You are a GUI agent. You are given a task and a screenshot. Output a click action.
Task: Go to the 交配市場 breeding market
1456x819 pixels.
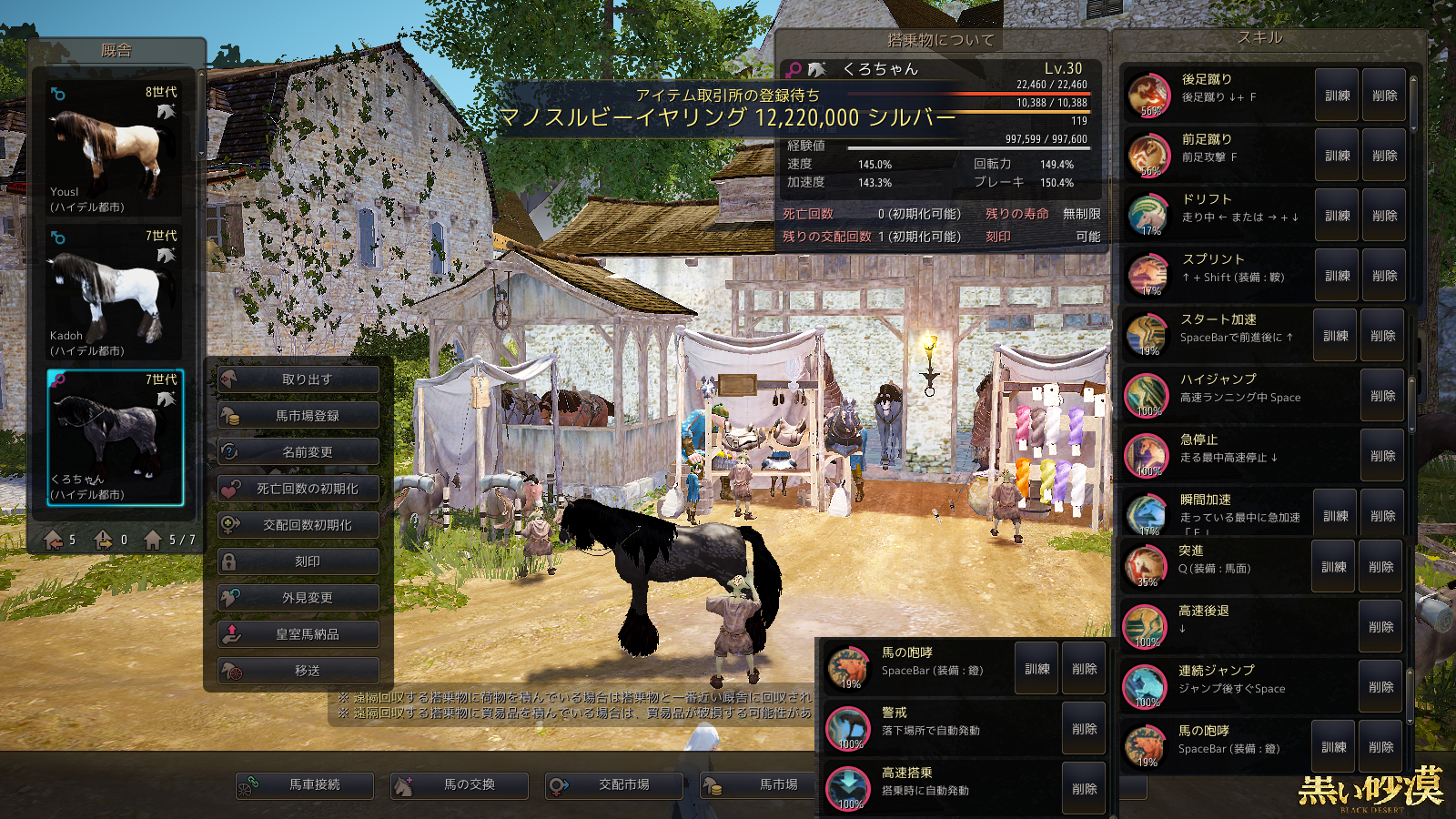[614, 784]
